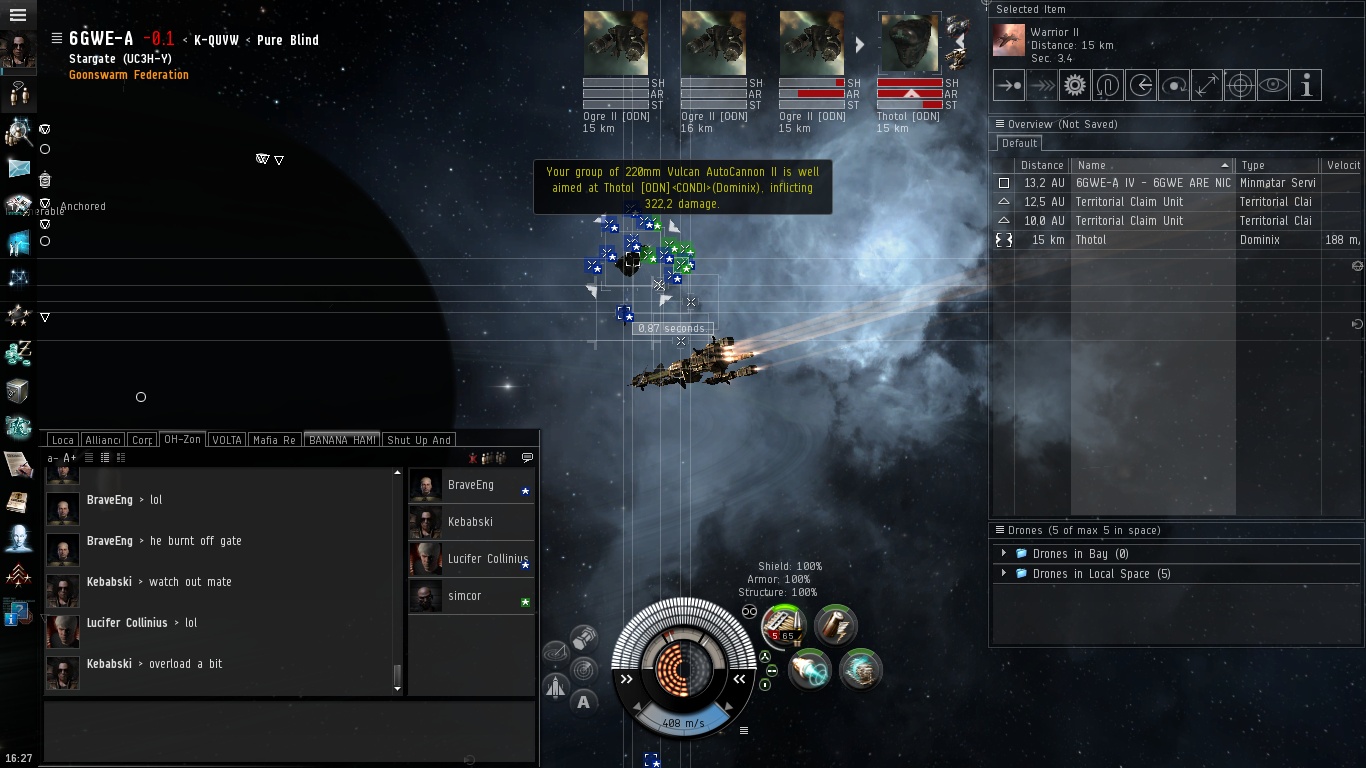Expand Drones in Local Space group
The height and width of the screenshot is (768, 1366).
pyautogui.click(x=1004, y=574)
